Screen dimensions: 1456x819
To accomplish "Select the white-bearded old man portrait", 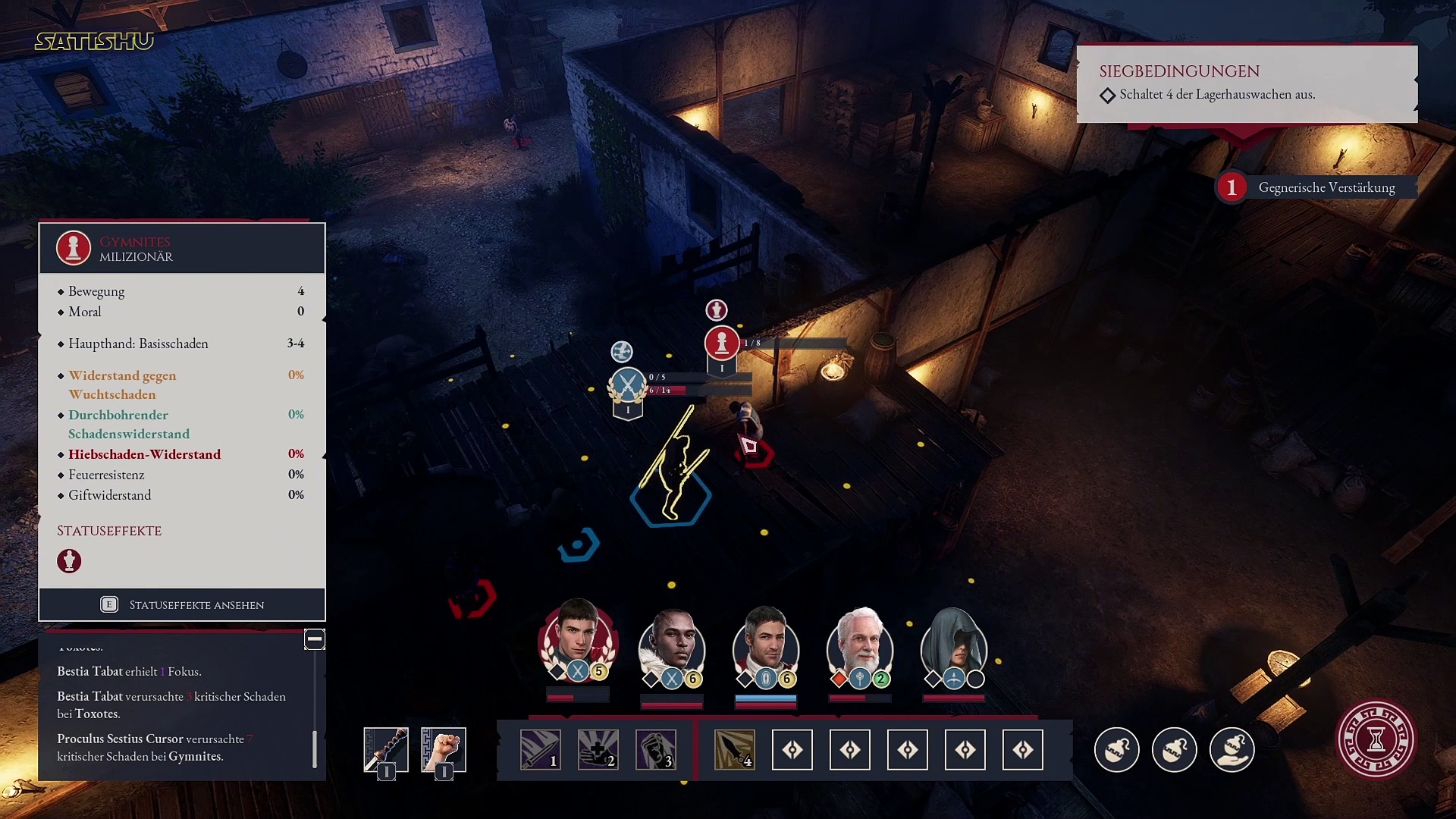I will 860,645.
